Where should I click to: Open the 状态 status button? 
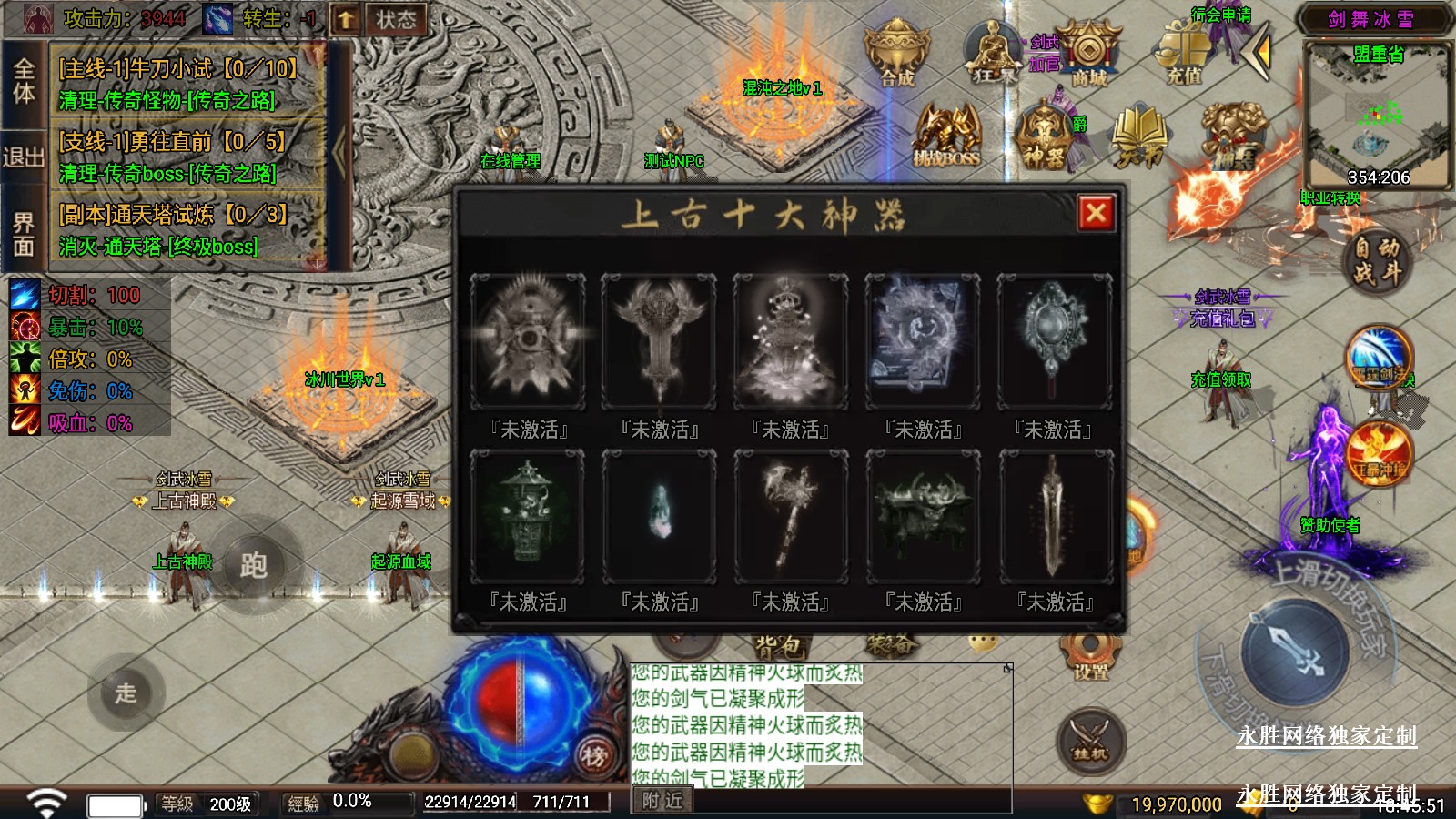coord(396,19)
